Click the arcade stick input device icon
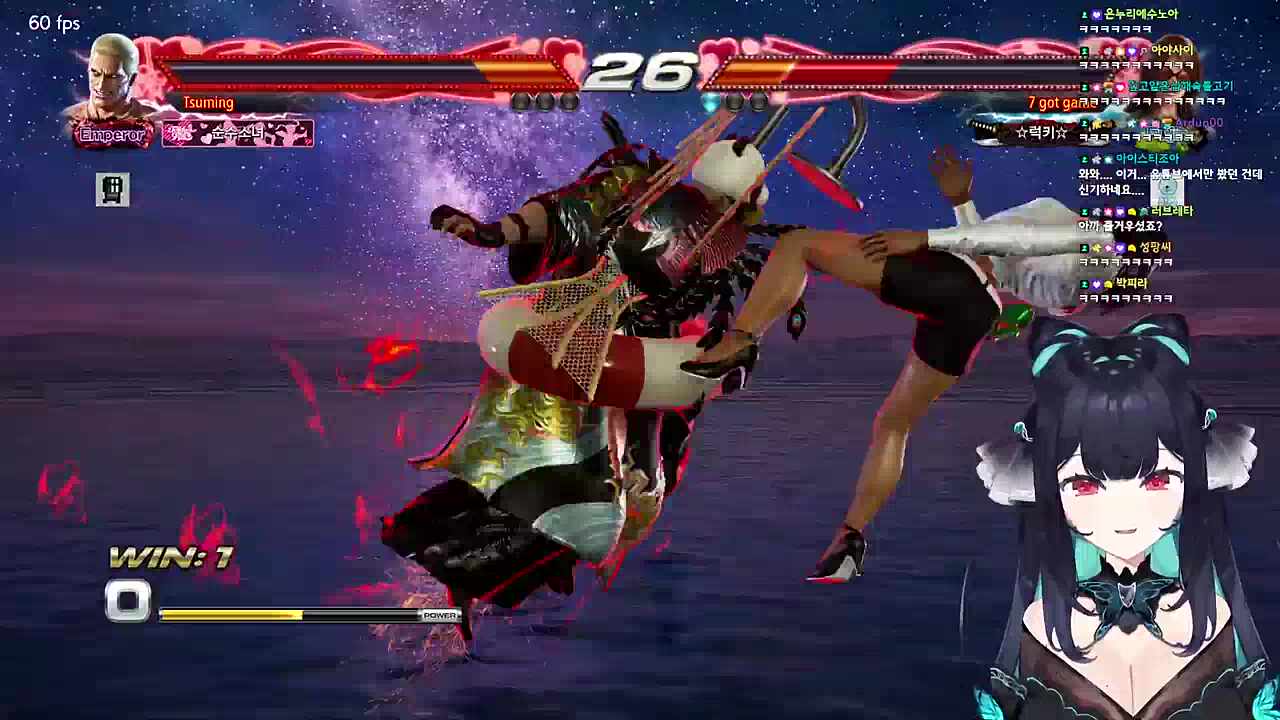This screenshot has height=720, width=1280. 112,190
